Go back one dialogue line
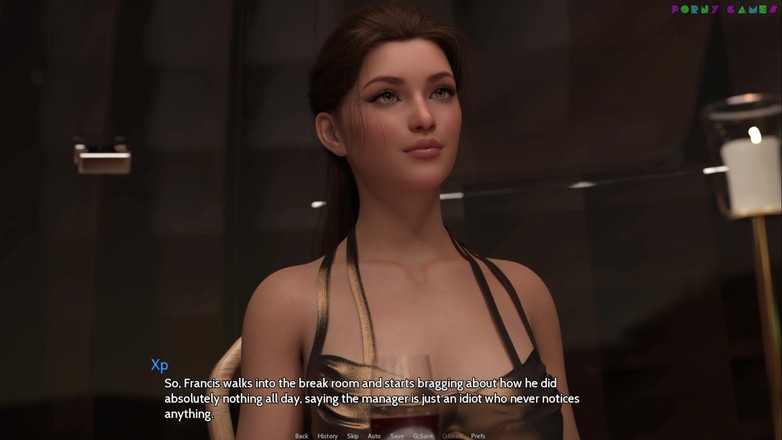Screen dimensions: 782x440 [x=301, y=436]
